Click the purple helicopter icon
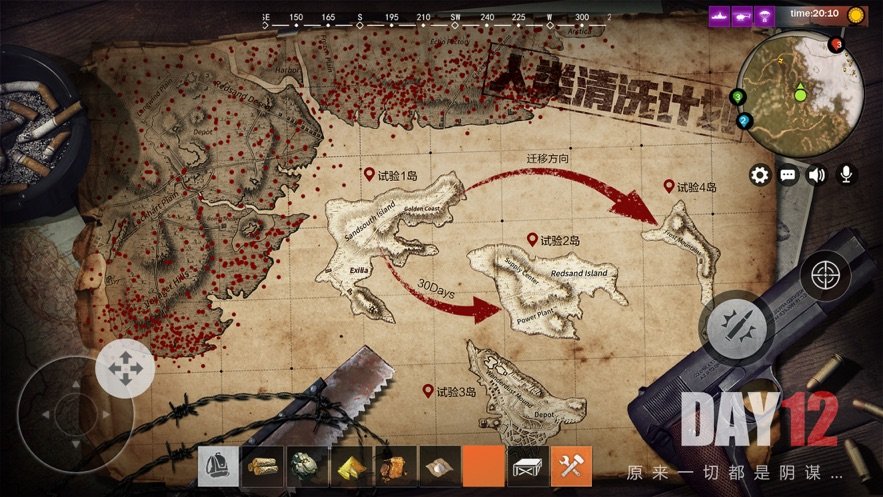Viewport: 883px width, 497px height. tap(742, 15)
